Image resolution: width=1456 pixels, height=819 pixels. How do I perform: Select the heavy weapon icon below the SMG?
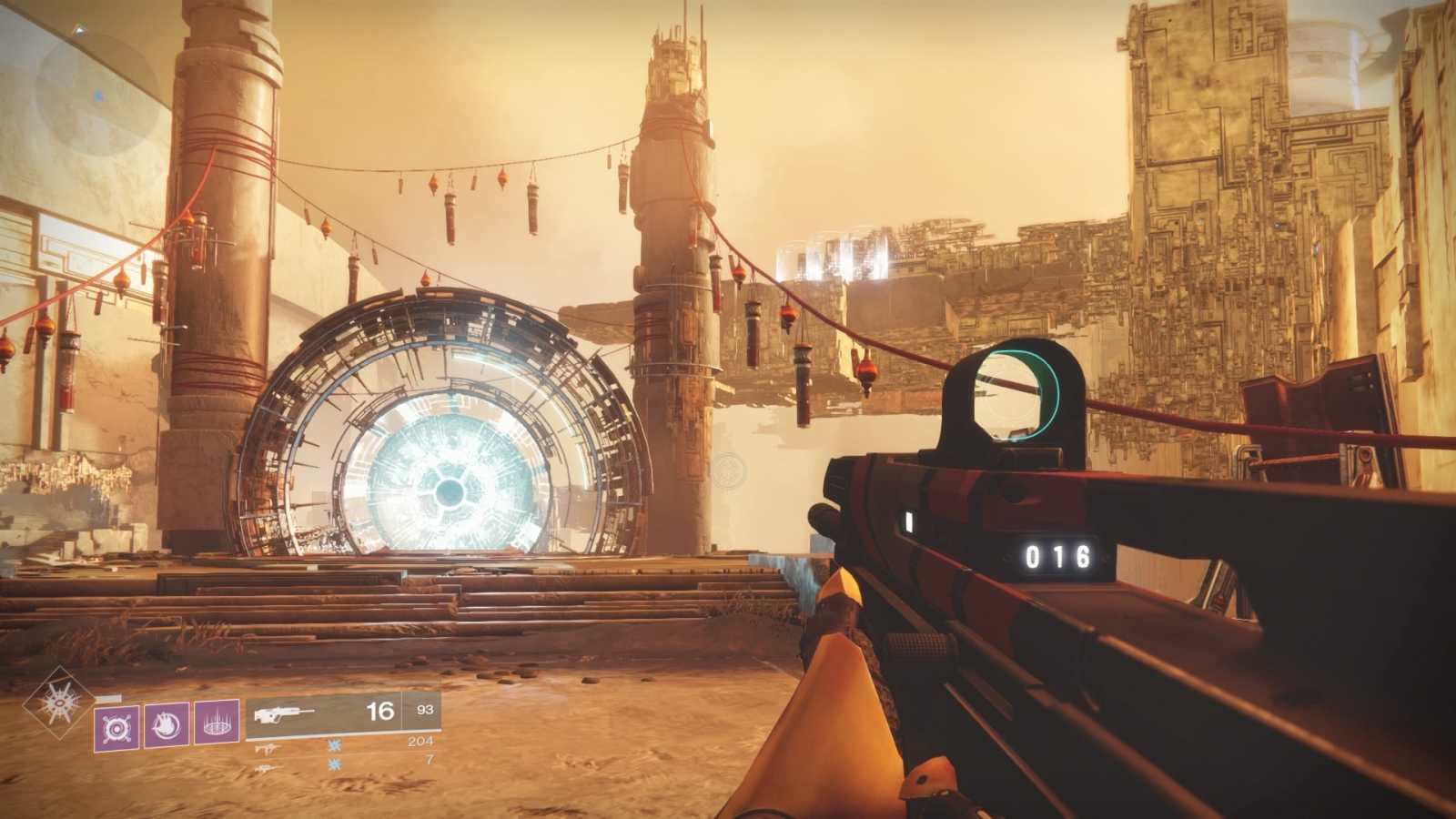click(x=267, y=769)
